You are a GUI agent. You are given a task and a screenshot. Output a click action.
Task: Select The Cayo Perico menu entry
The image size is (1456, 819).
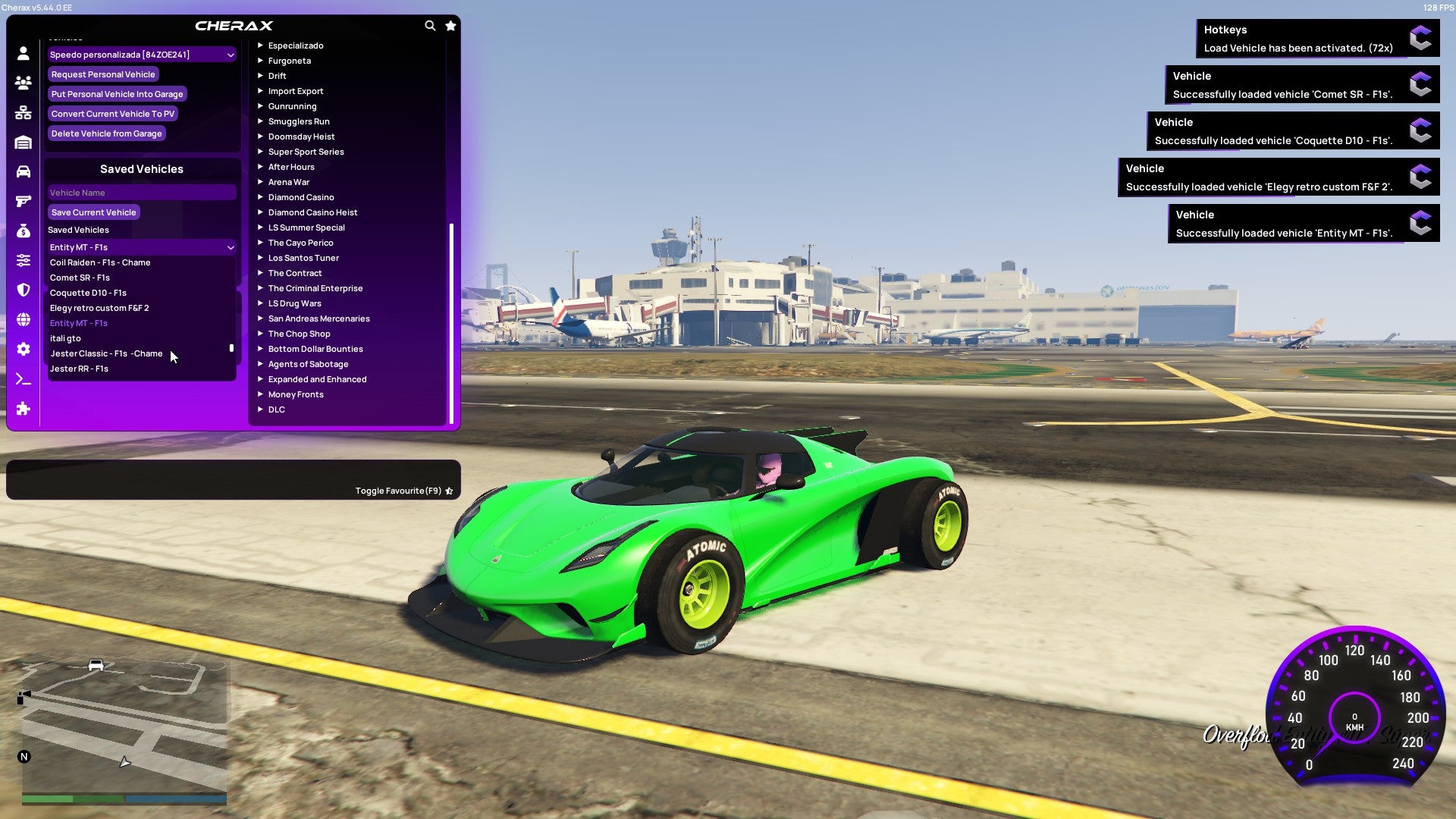coord(300,243)
